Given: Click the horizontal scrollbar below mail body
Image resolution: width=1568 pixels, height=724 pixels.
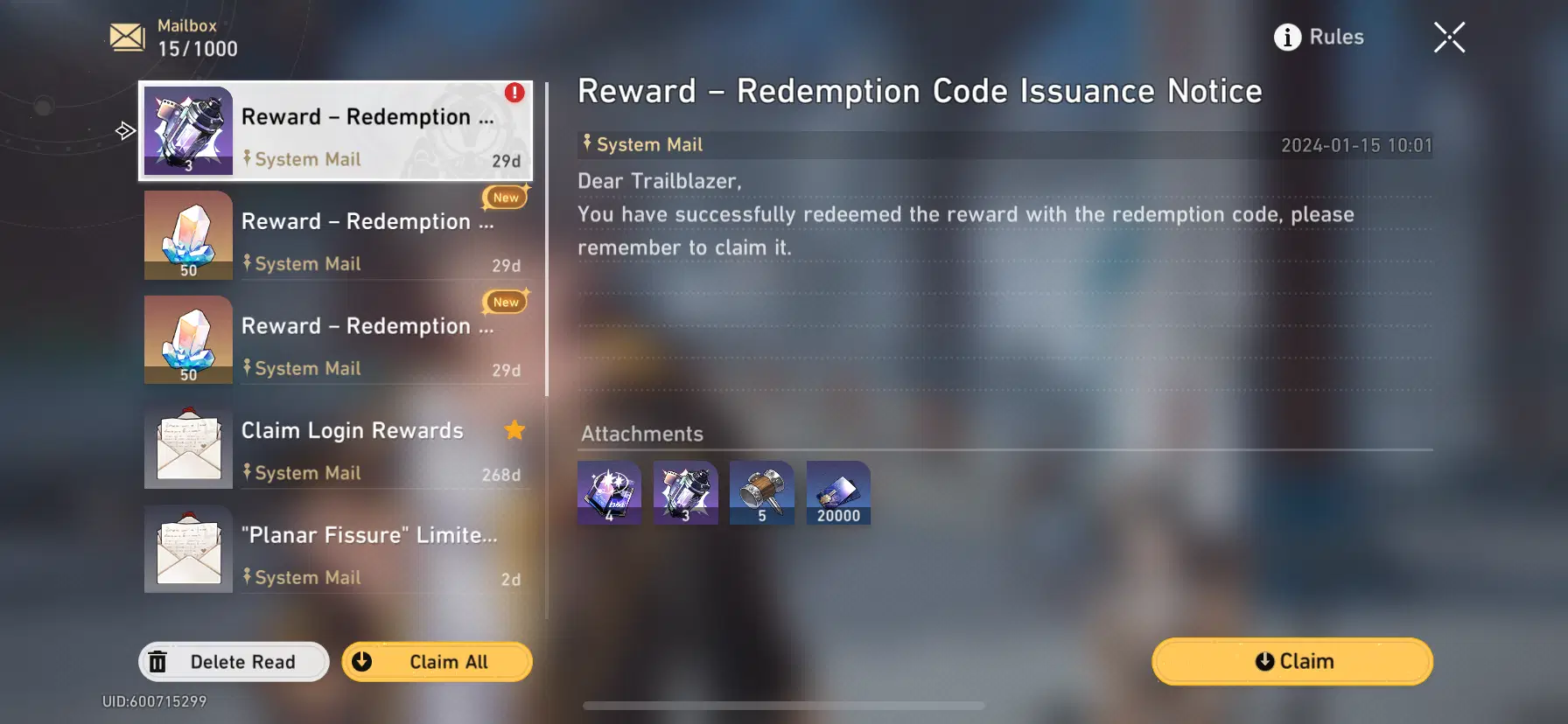Looking at the screenshot, I should point(783,705).
